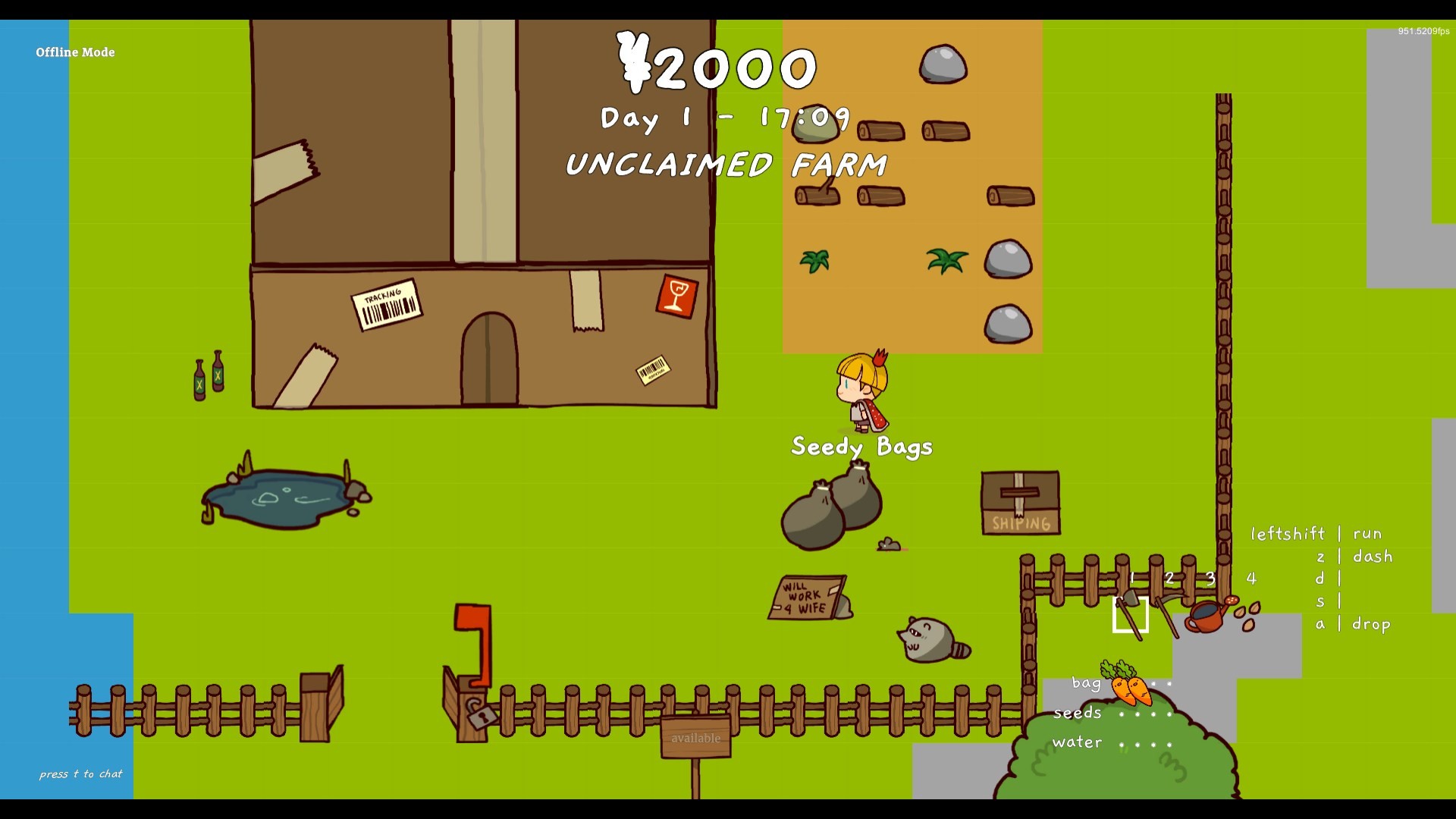Select the seeds in hotbar slot 4
The height and width of the screenshot is (819, 1456).
click(x=1247, y=613)
